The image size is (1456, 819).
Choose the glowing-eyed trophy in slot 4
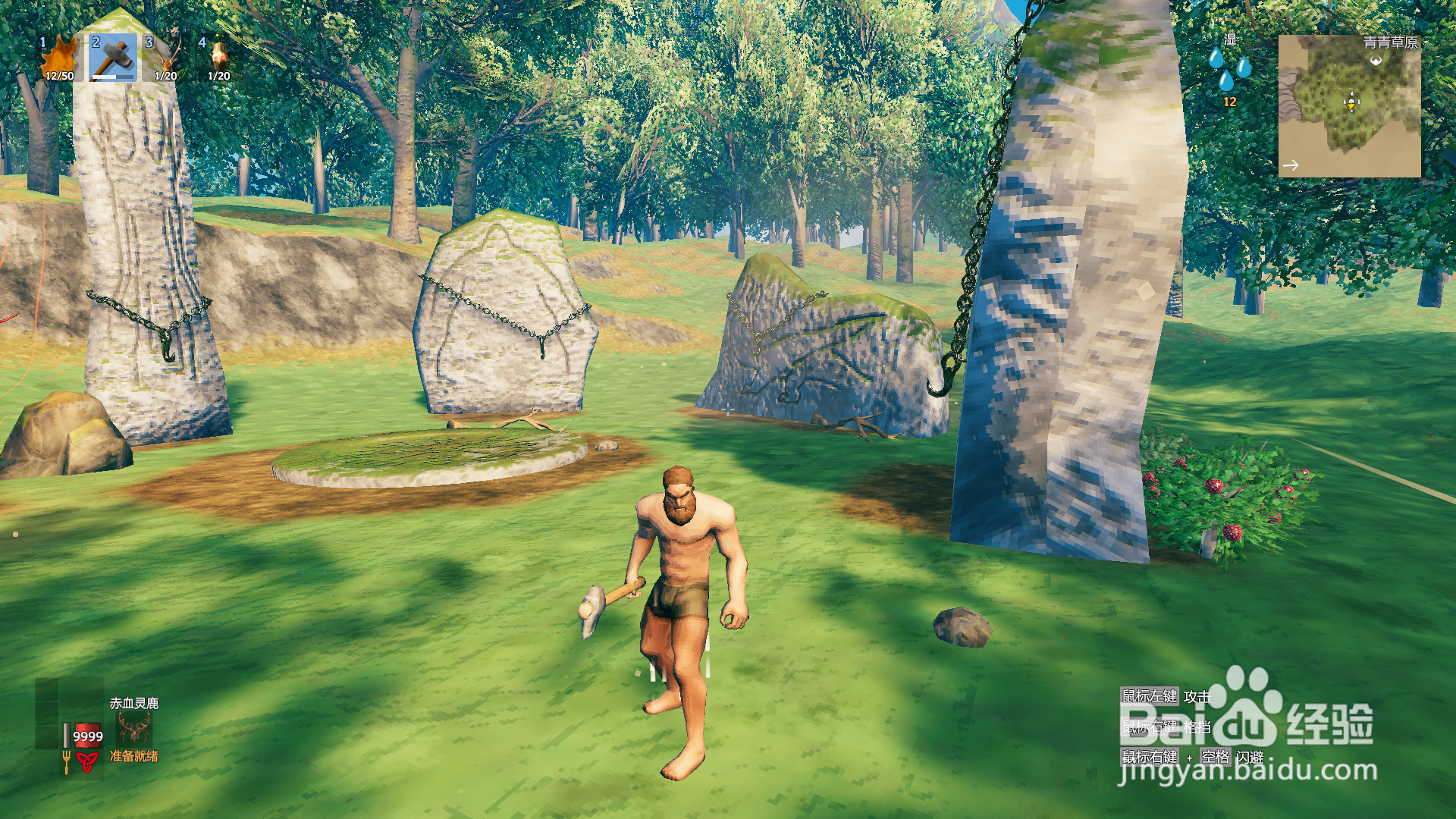(x=219, y=58)
